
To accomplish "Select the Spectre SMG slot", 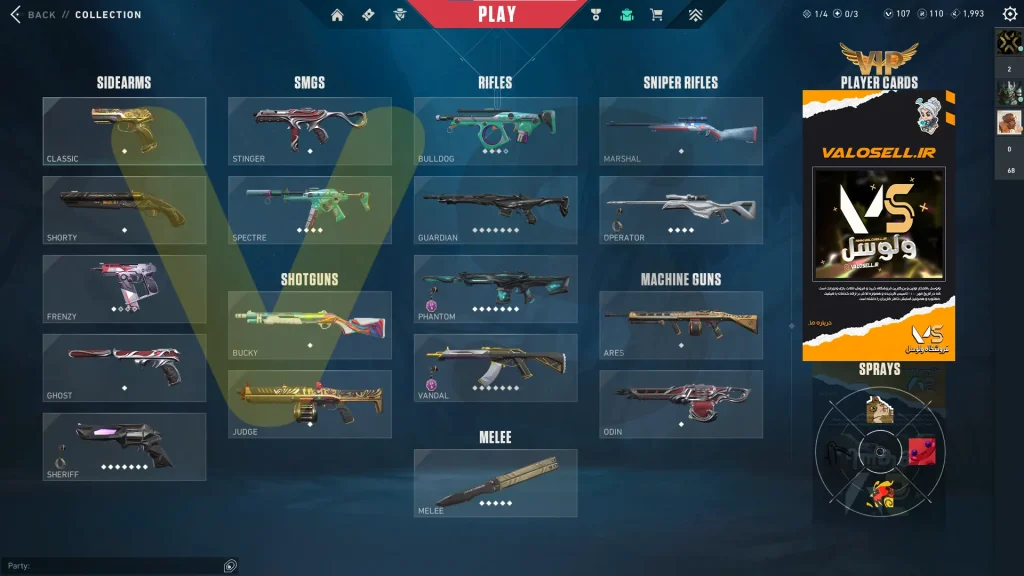I will (x=309, y=210).
